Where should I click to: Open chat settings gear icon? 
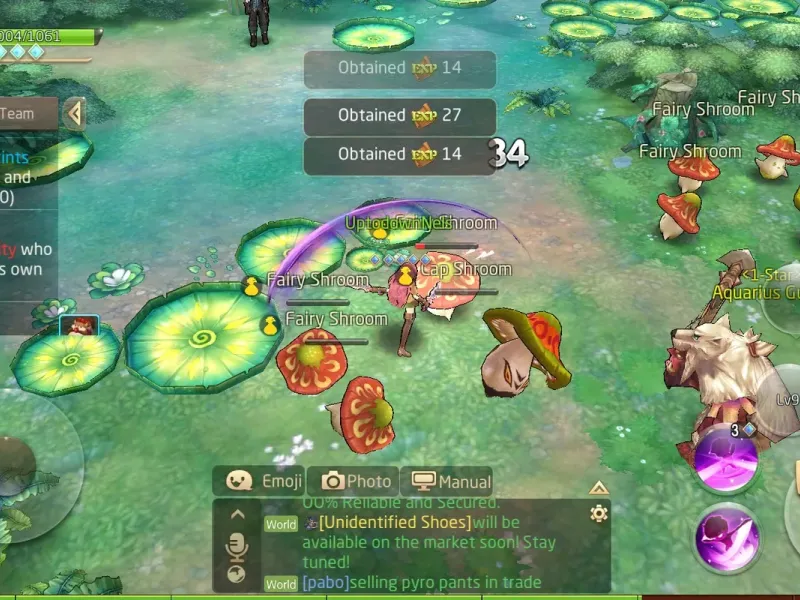tap(598, 513)
